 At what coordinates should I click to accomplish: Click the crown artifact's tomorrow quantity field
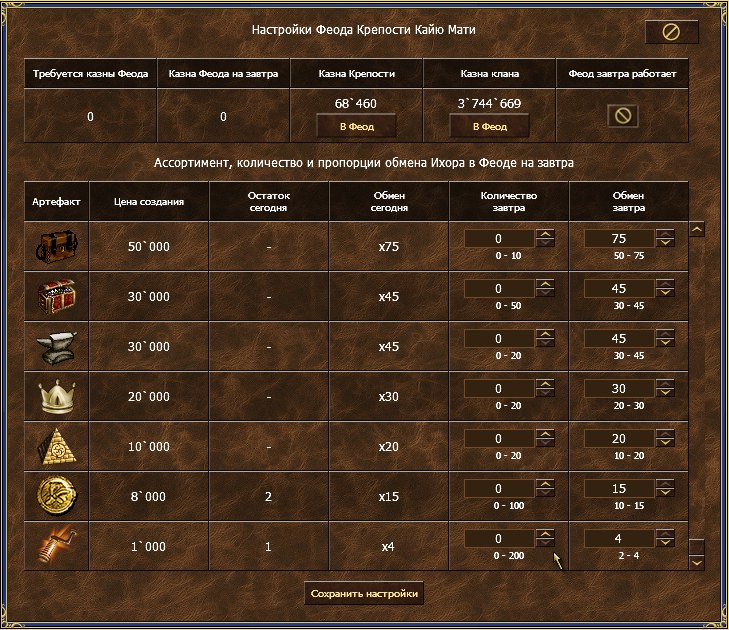tap(499, 389)
